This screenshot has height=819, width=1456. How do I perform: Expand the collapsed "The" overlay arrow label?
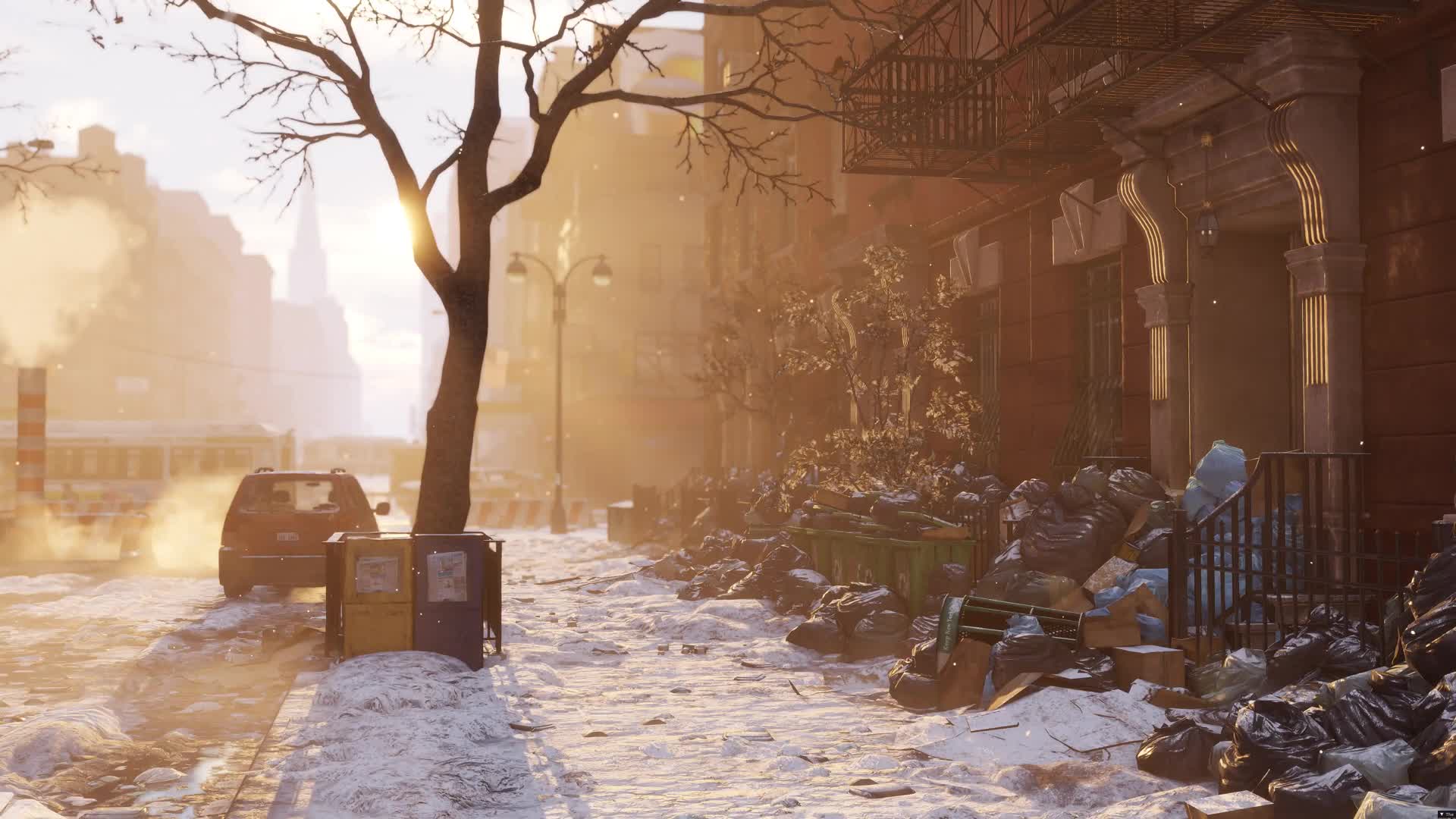coord(1443,814)
